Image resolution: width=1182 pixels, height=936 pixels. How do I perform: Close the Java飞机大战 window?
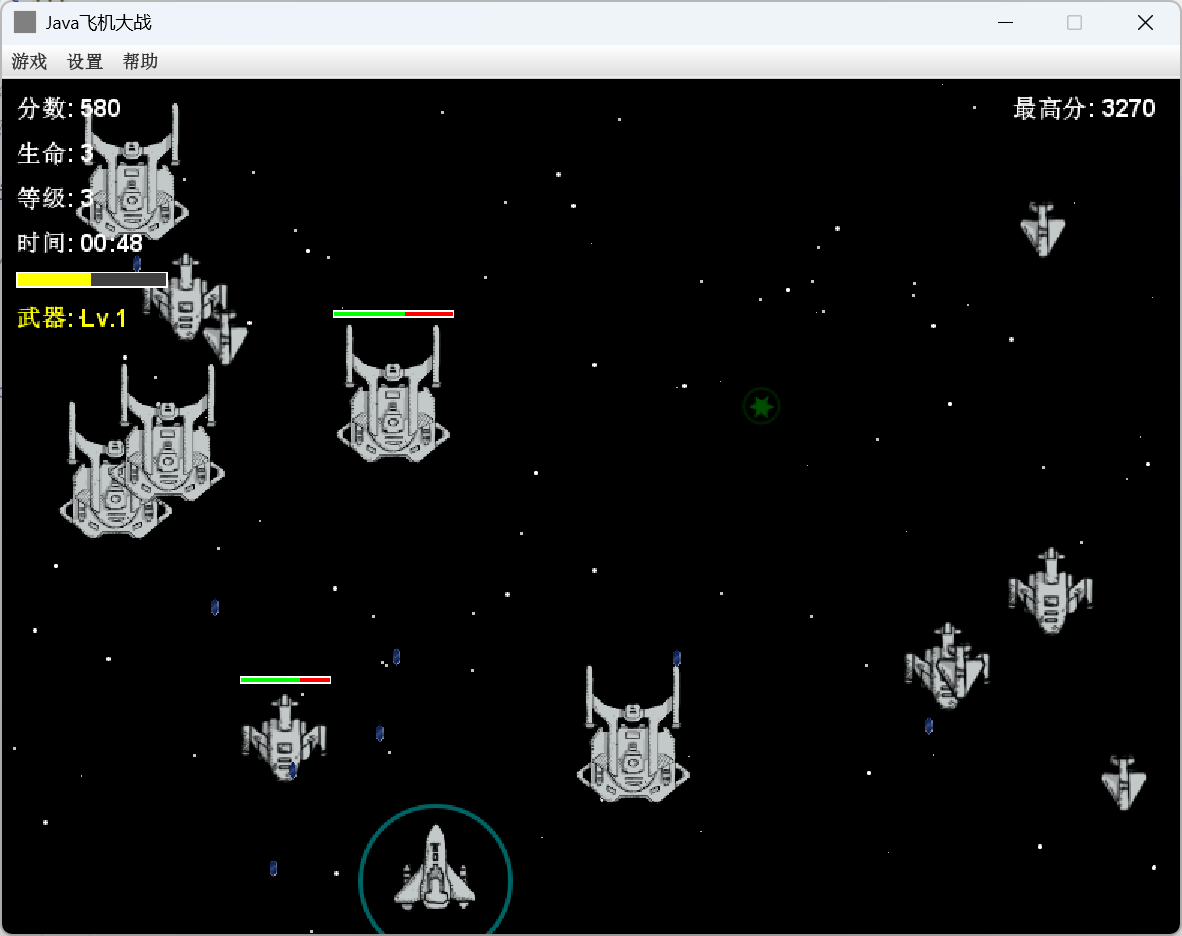pyautogui.click(x=1145, y=23)
